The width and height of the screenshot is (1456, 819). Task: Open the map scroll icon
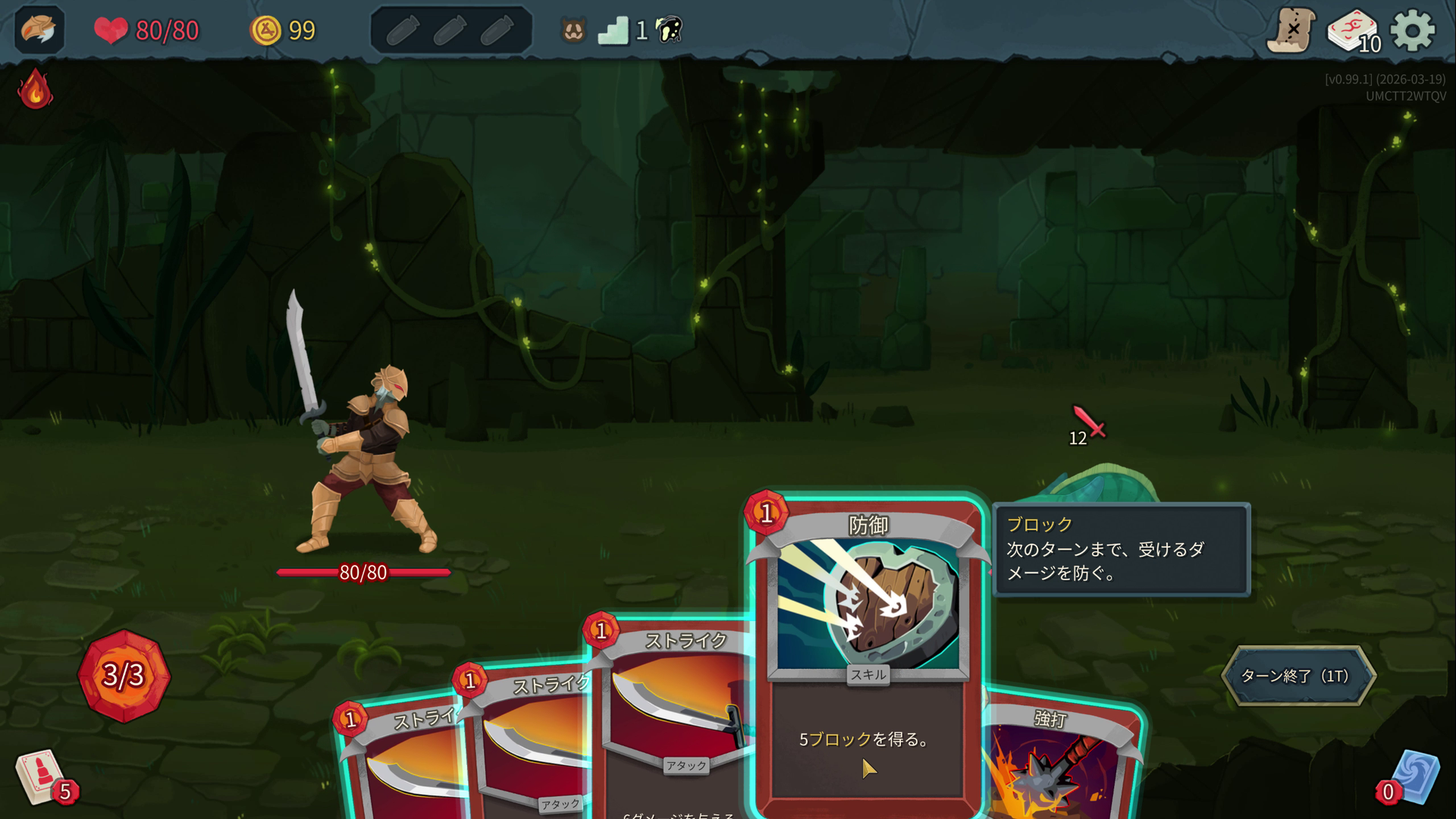pos(1288,31)
